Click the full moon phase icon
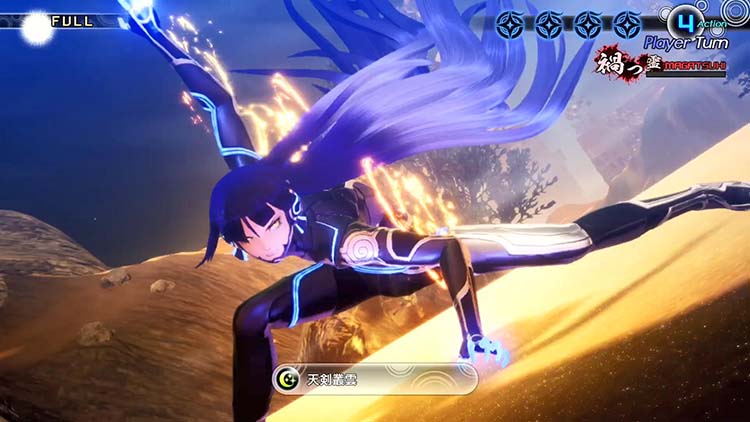 (37, 27)
